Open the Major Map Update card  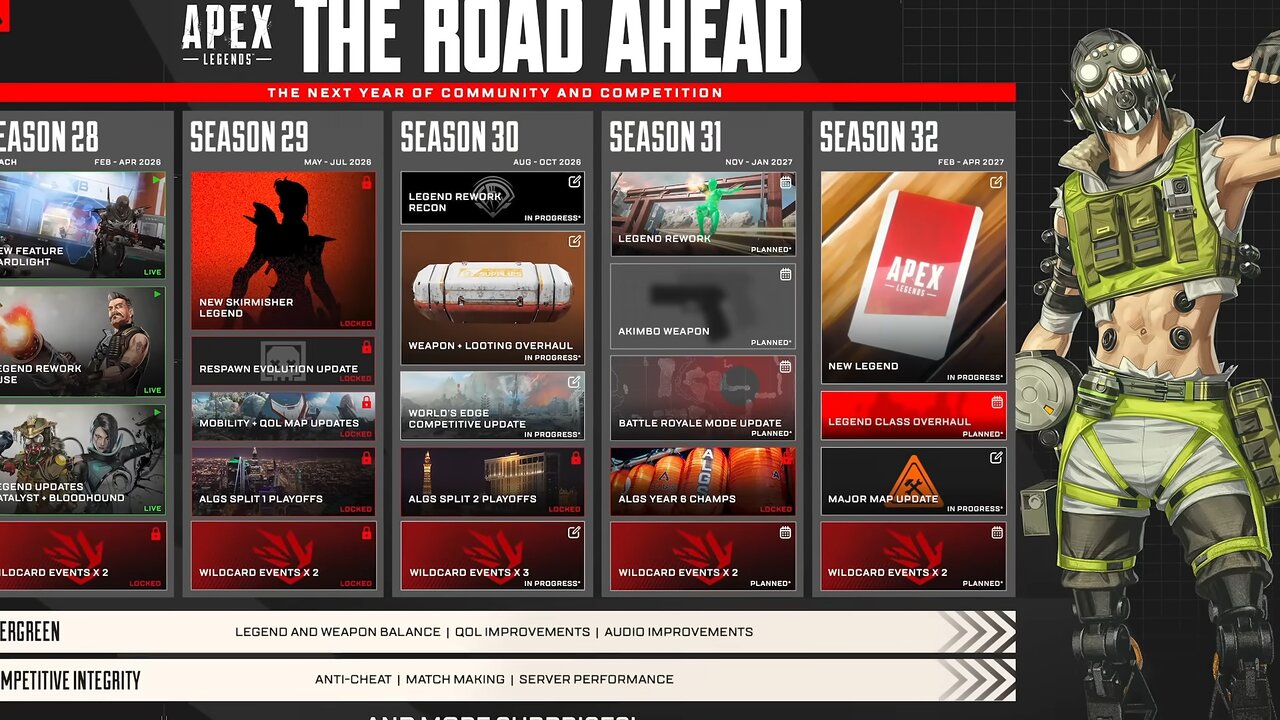click(x=913, y=481)
